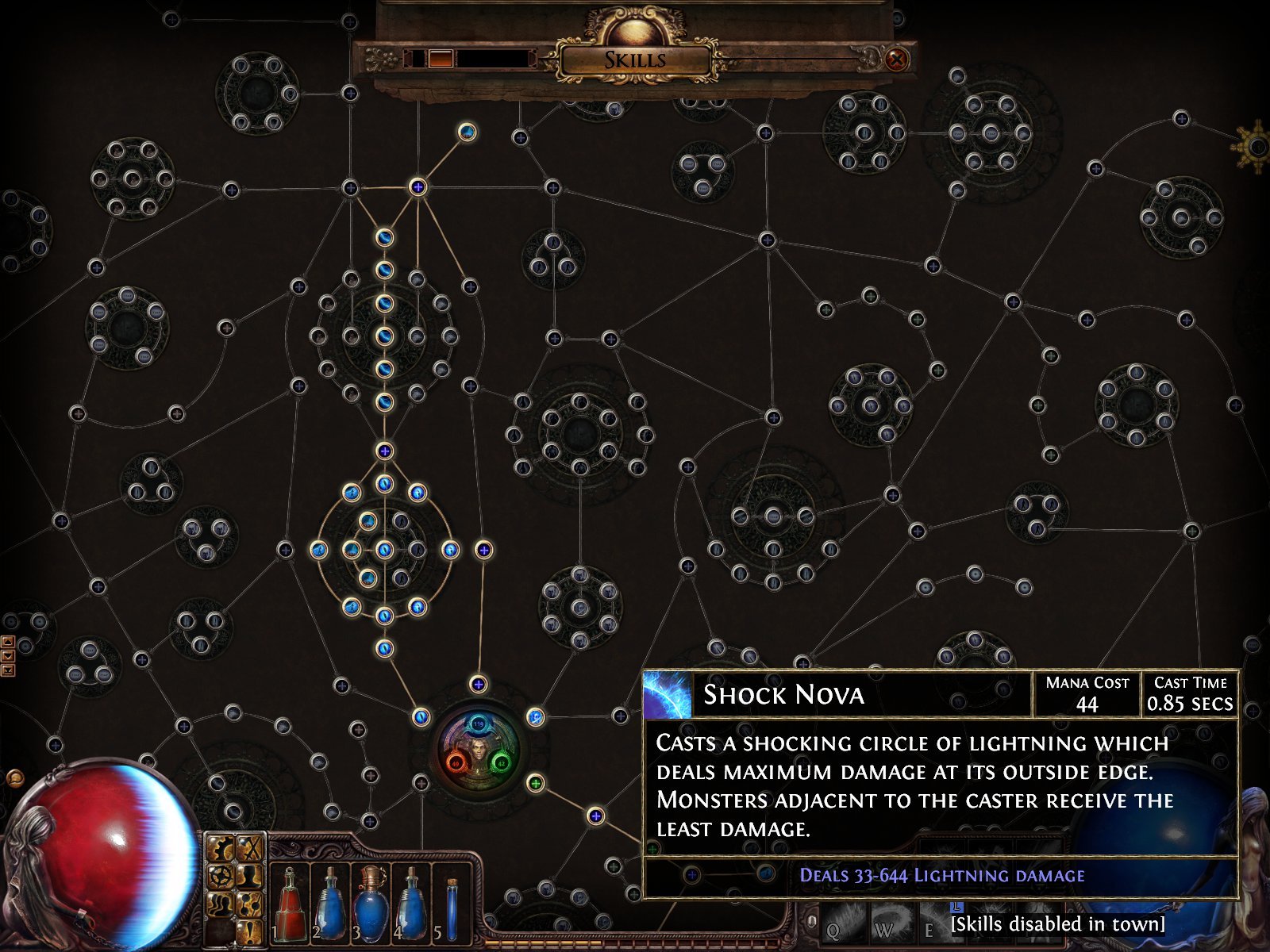Click the Skills header button
Screen dimensions: 1270x952
click(x=634, y=60)
